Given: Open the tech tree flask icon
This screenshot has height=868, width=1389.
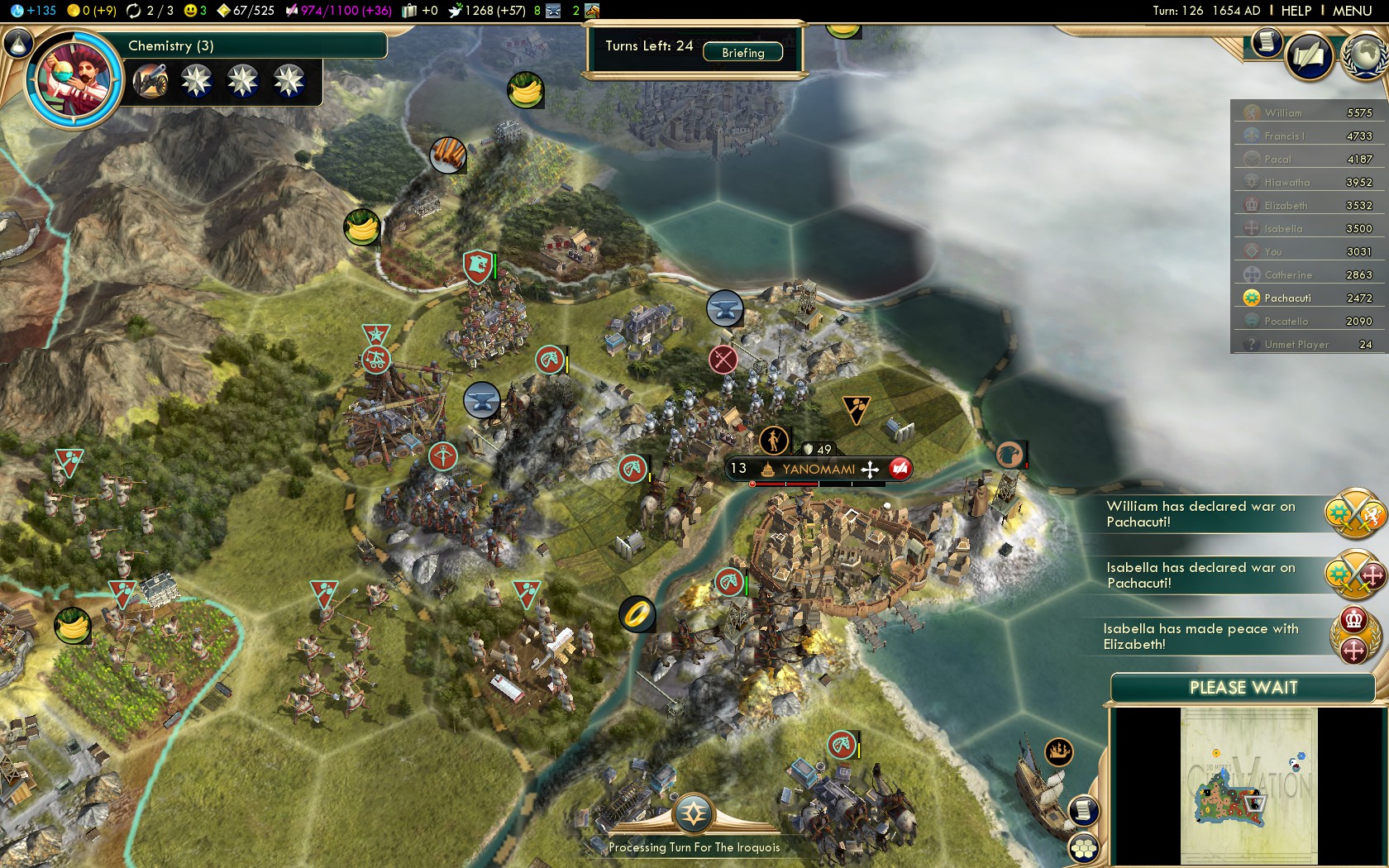Looking at the screenshot, I should tap(18, 43).
